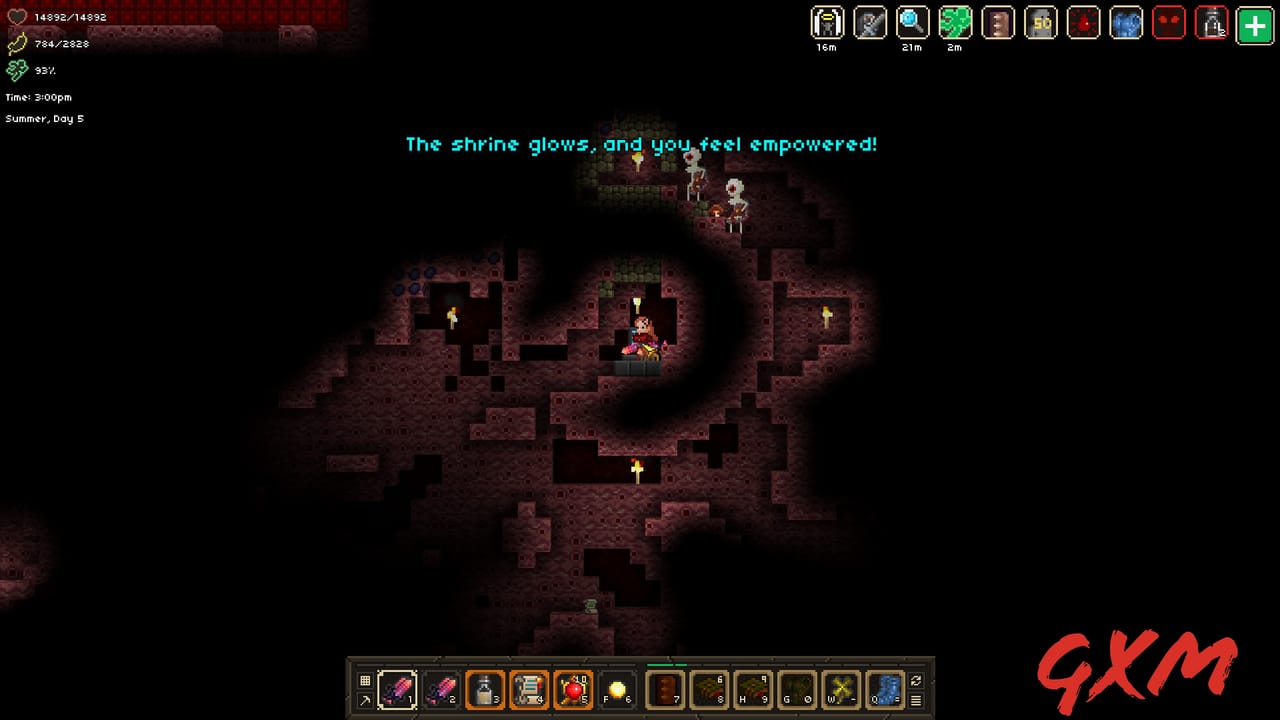Screen dimensions: 1280x720
Task: Click the halo buff icon showing 16 minutes
Action: point(827,25)
